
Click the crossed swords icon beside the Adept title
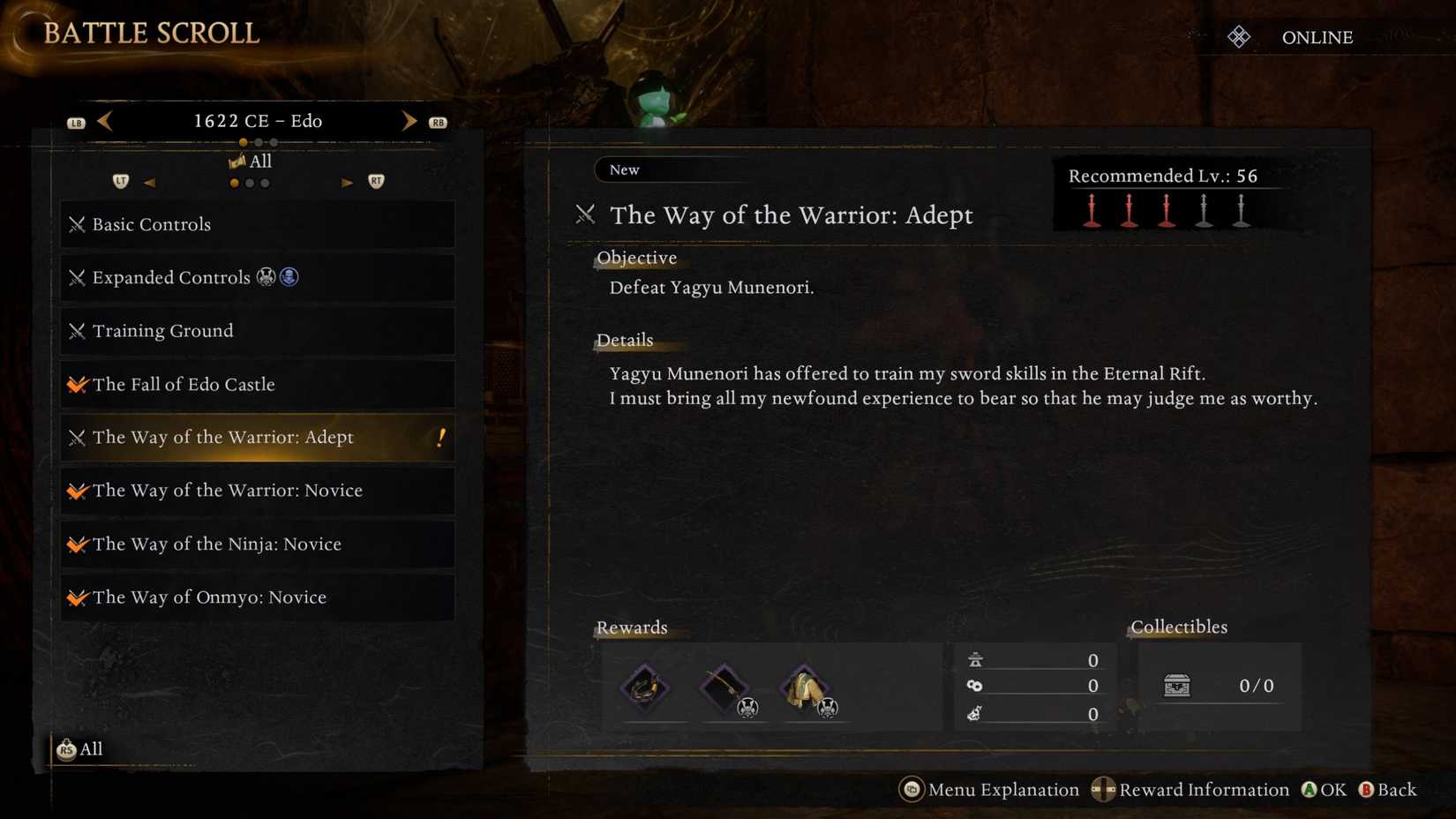pos(586,214)
